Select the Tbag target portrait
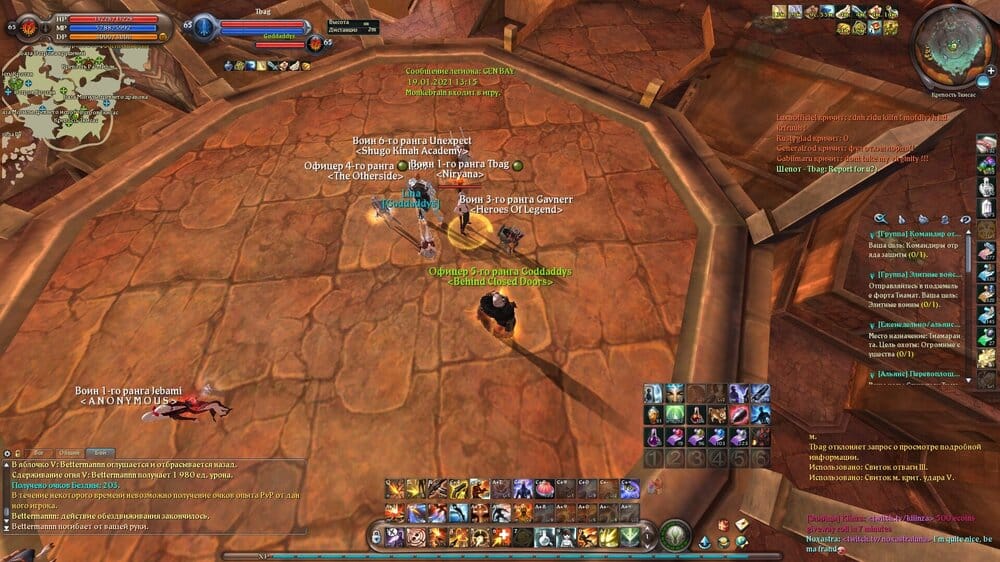This screenshot has width=1000, height=562. pyautogui.click(x=204, y=25)
